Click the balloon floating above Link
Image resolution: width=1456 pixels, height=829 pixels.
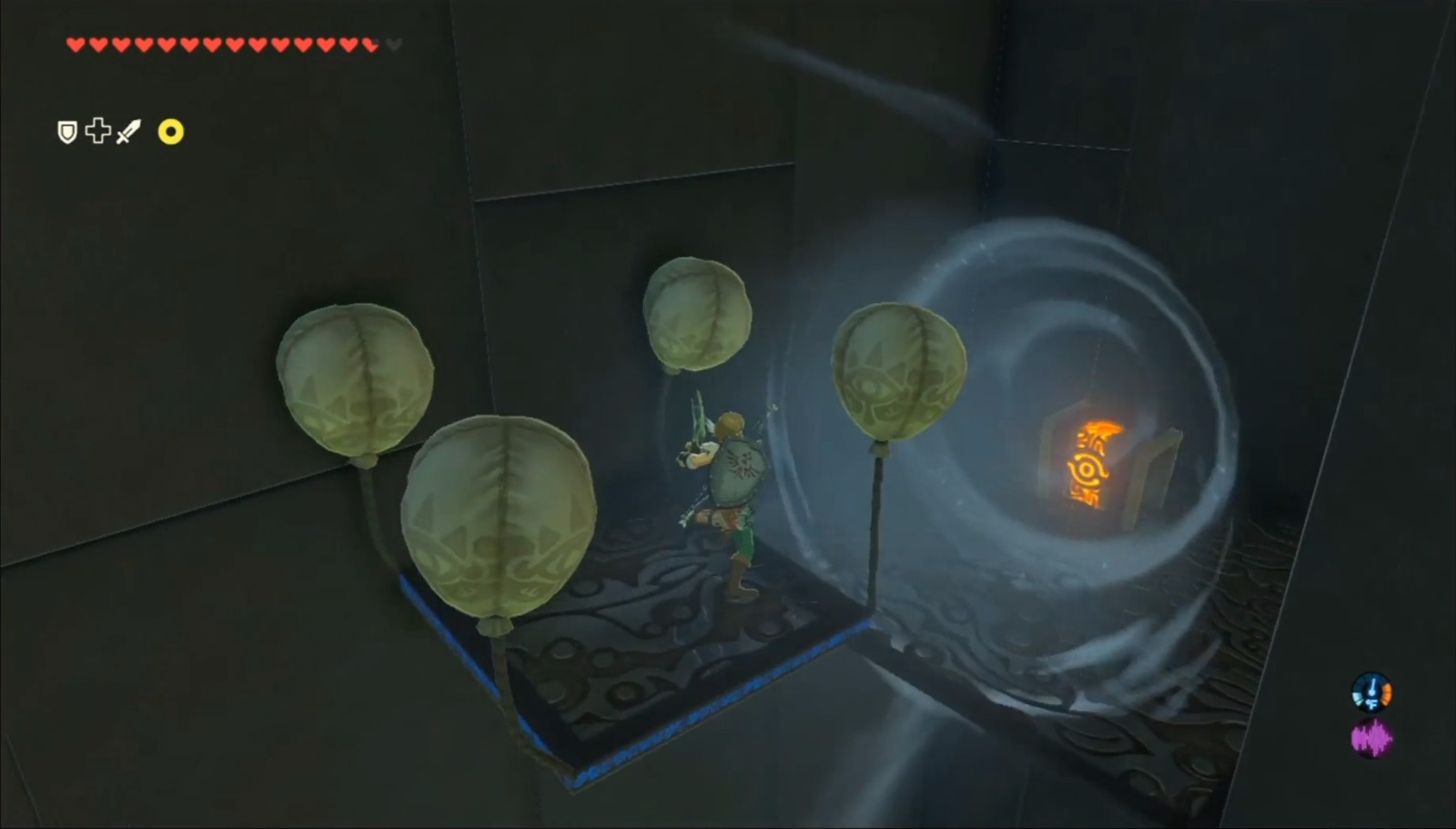(x=696, y=314)
